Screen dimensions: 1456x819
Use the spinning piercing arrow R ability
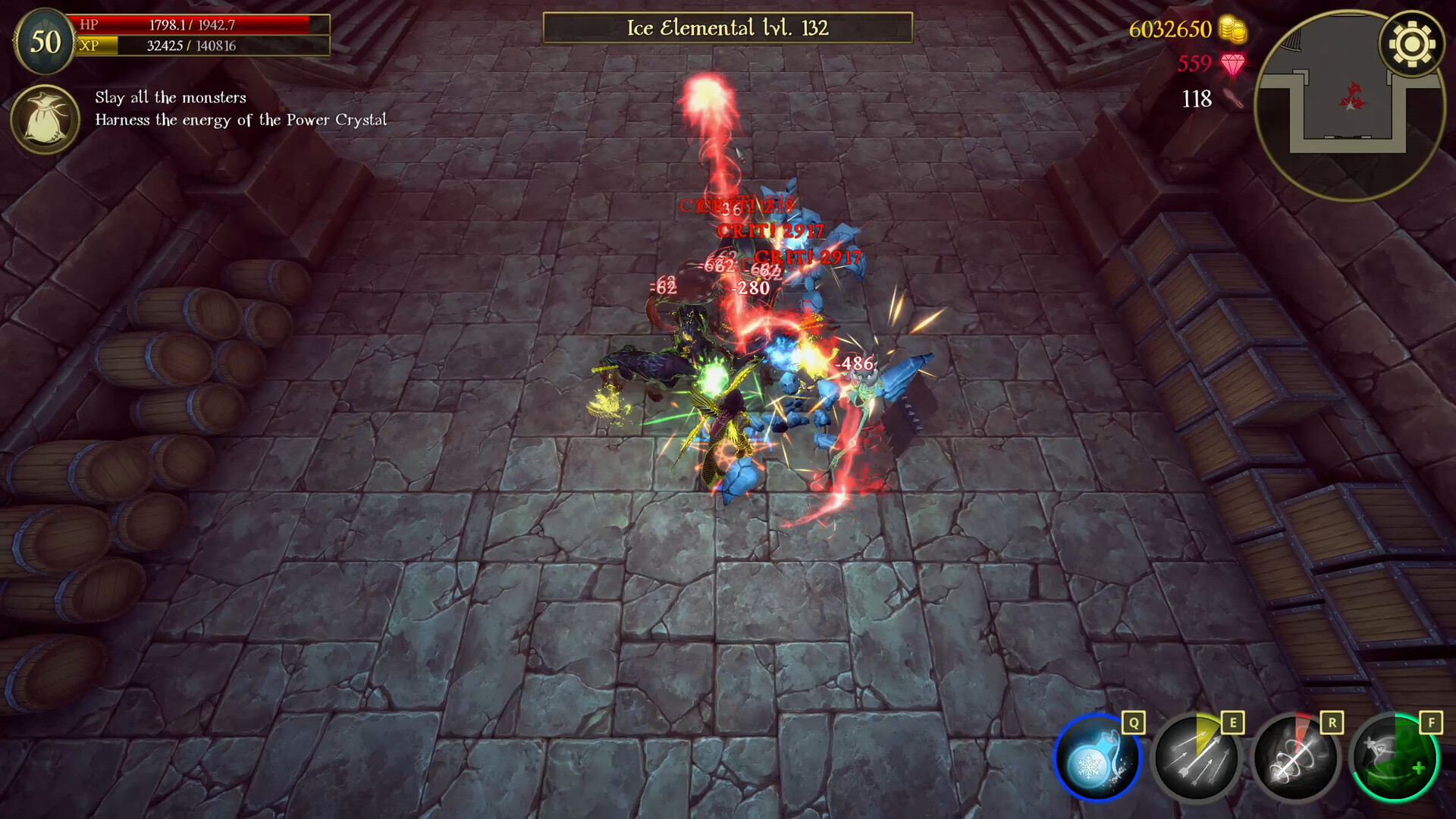point(1297,758)
